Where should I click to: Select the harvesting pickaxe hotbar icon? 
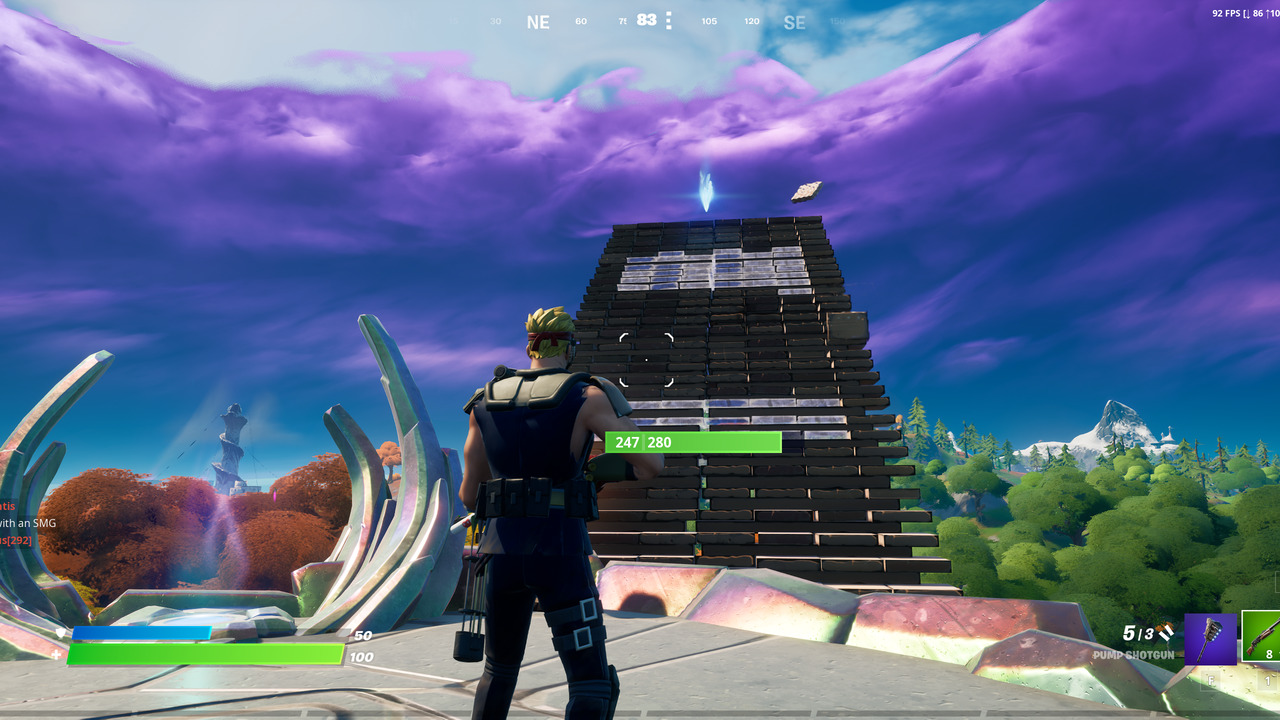click(1211, 639)
